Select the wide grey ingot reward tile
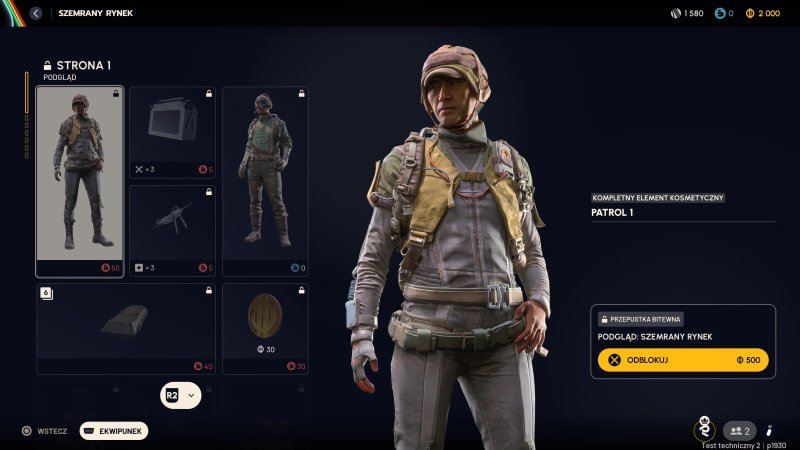The width and height of the screenshot is (800, 450). pos(125,329)
